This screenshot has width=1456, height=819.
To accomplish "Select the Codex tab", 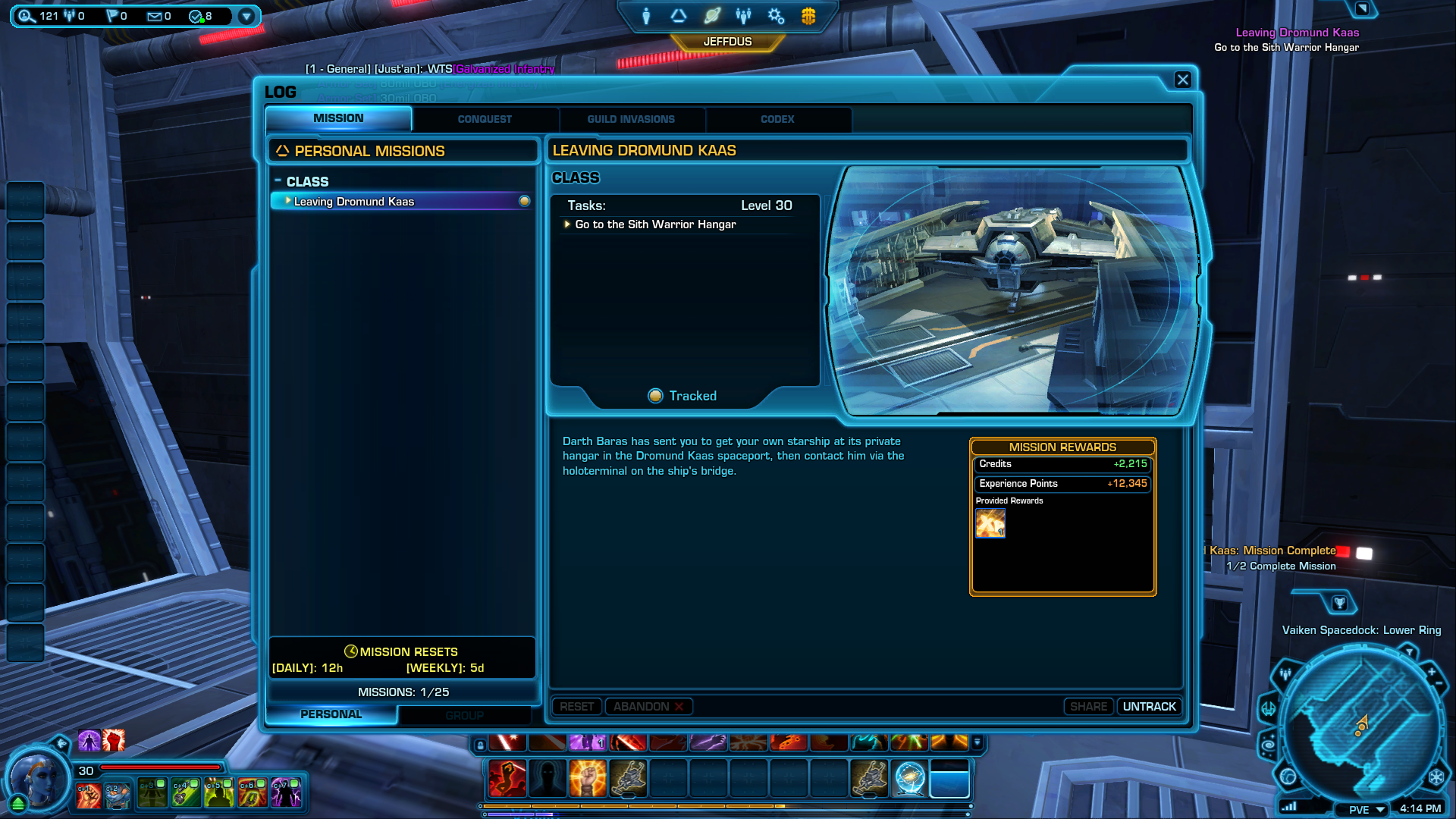I will pos(777,119).
